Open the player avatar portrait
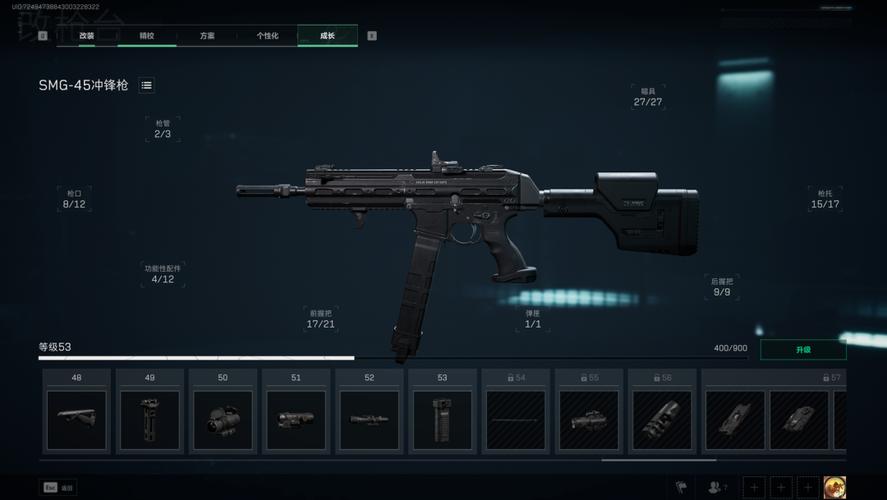 [834, 487]
